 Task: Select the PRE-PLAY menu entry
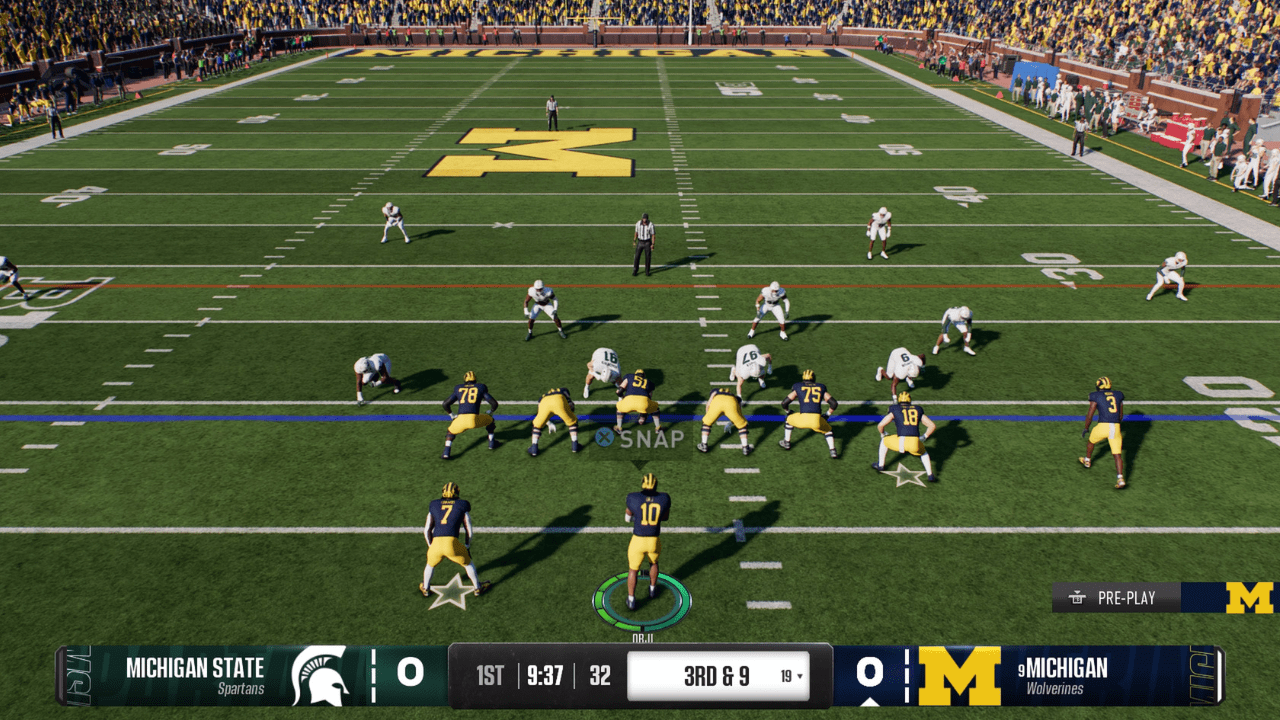1125,598
